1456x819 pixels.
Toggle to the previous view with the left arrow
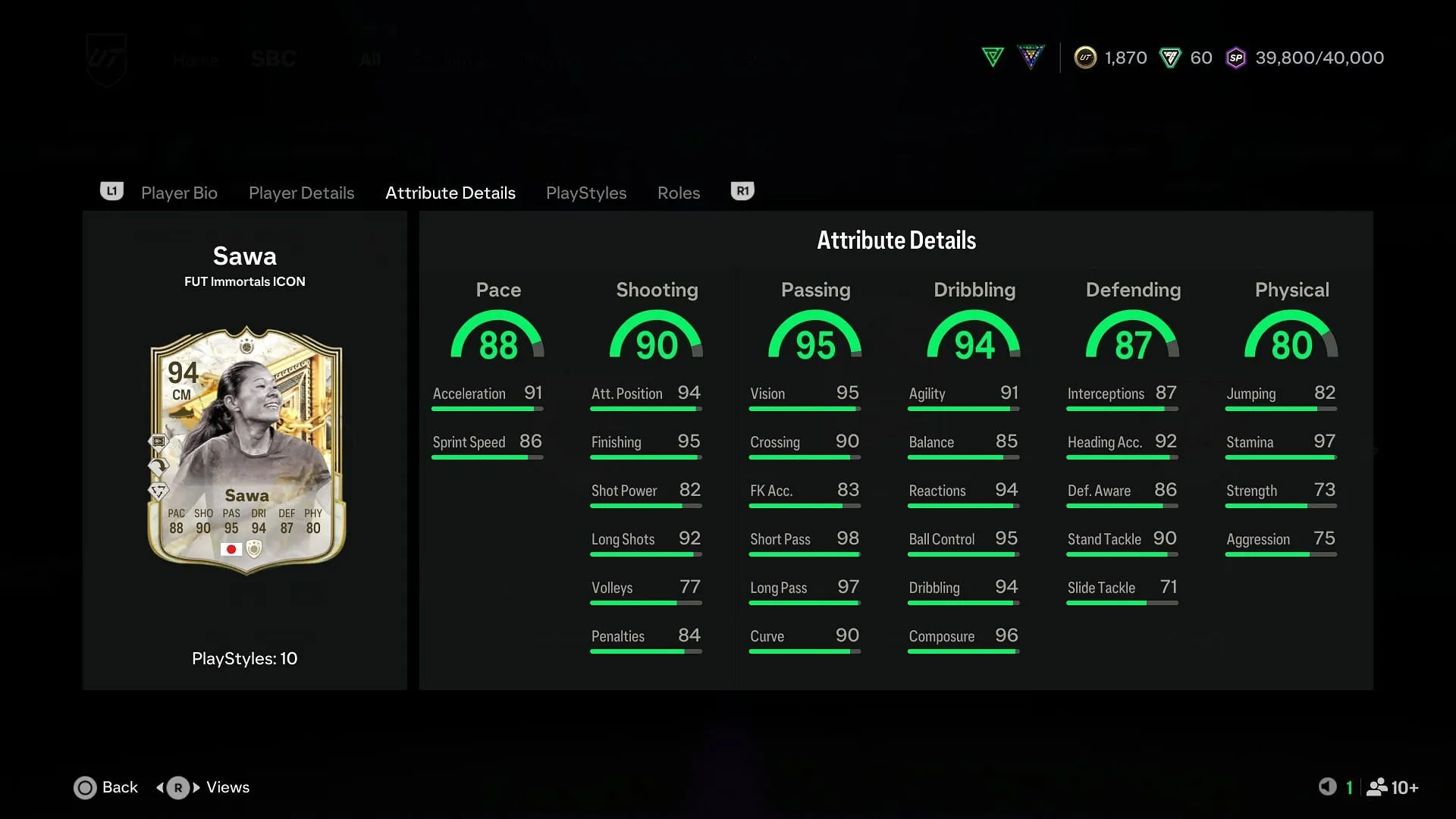(161, 788)
